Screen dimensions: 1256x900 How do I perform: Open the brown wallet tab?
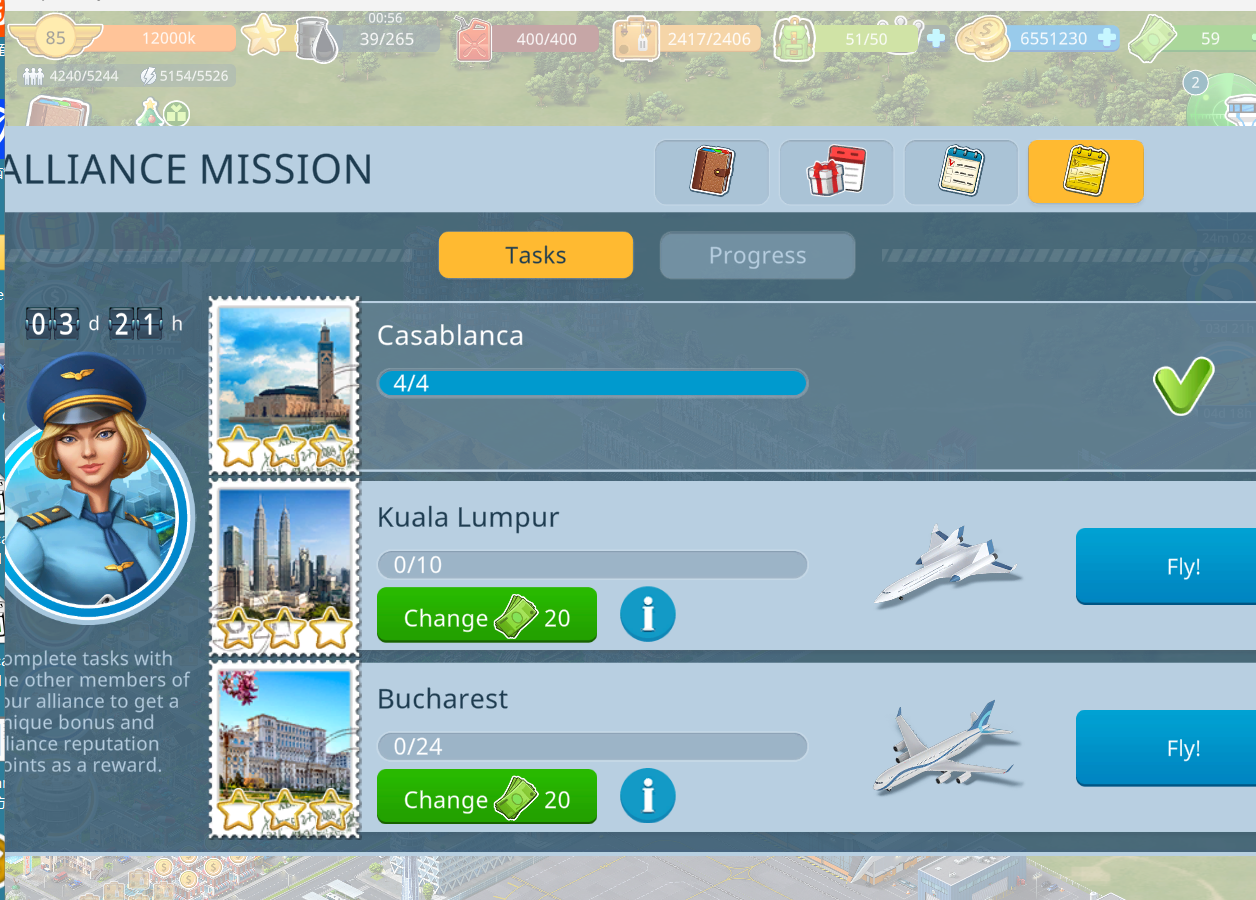(x=711, y=172)
